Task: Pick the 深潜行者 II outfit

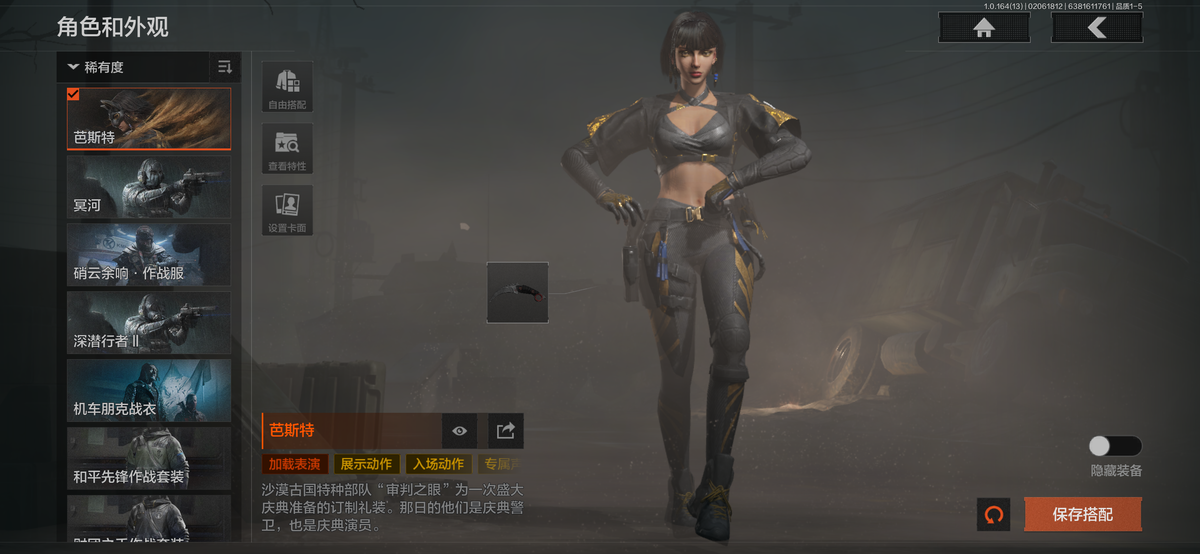Action: 149,323
